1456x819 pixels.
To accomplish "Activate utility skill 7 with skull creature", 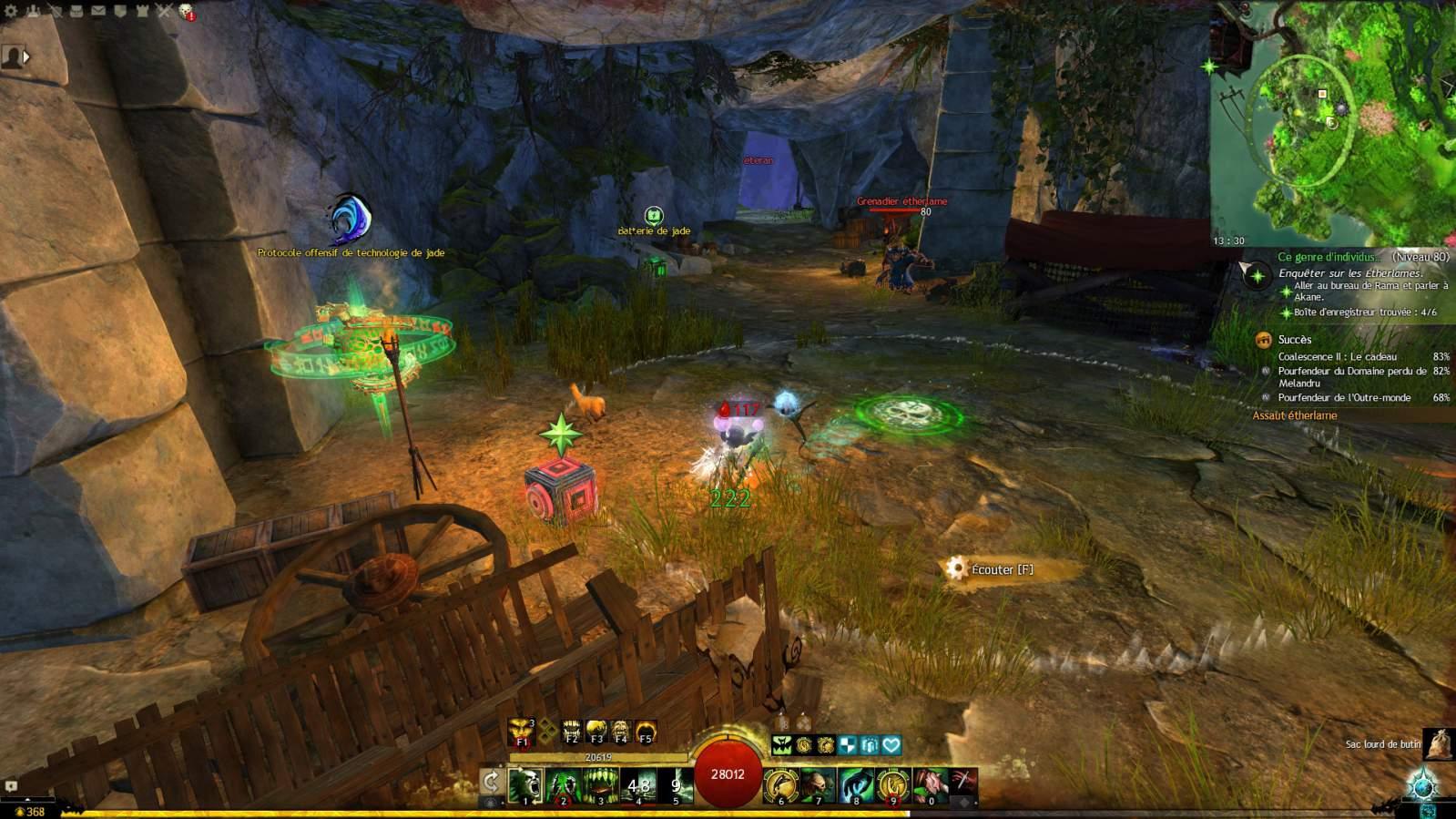I will tap(818, 785).
